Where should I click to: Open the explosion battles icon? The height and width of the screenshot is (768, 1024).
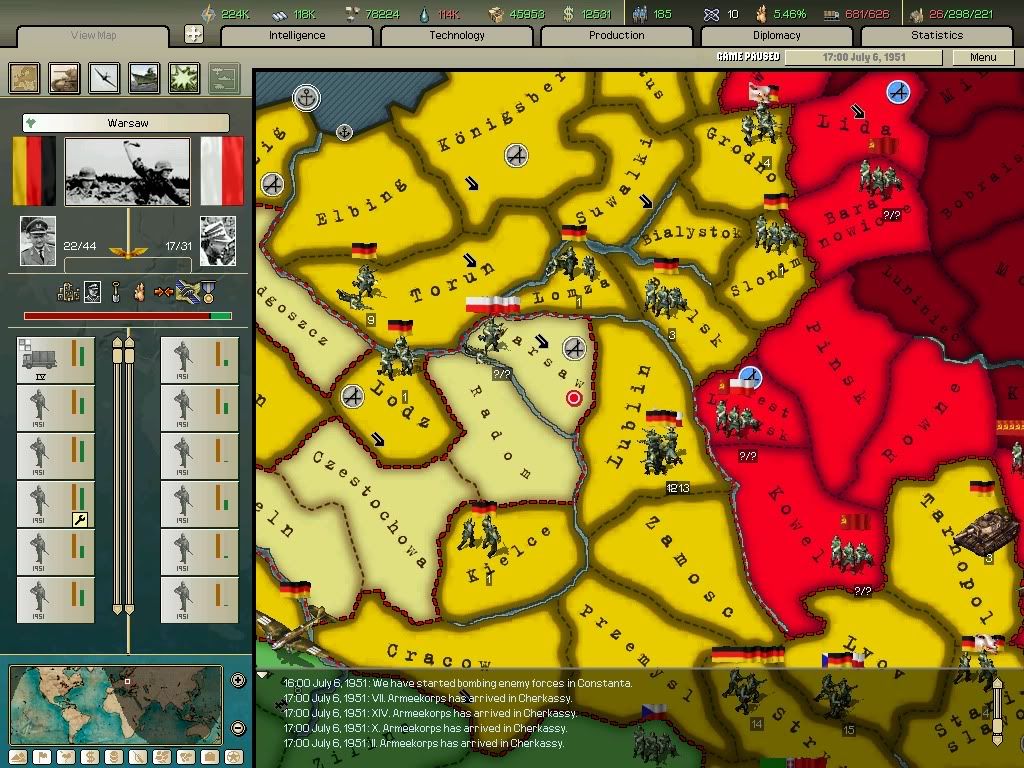point(185,78)
